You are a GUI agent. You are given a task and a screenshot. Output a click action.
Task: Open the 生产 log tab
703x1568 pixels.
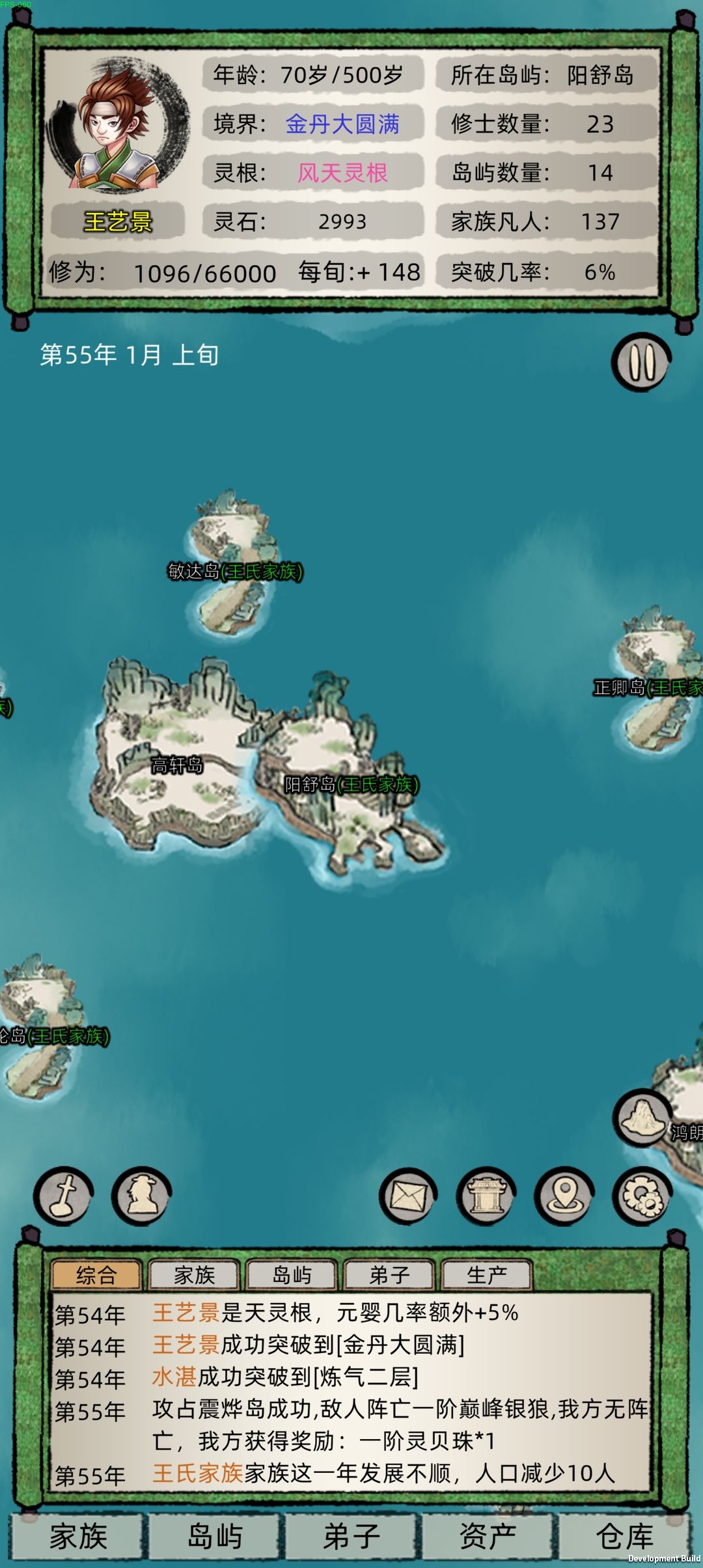click(x=487, y=1275)
